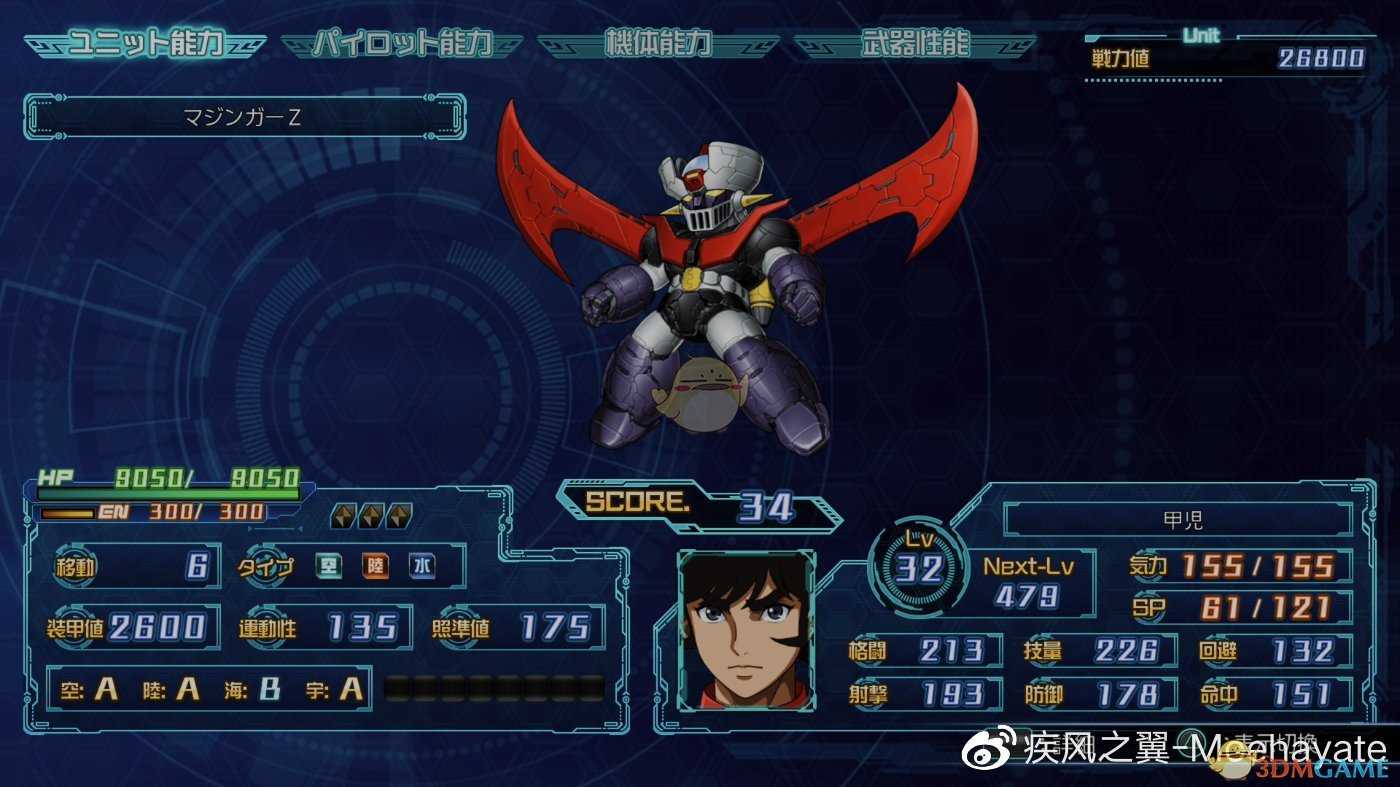The image size is (1400, 787).
Task: Click the 水 type icon
Action: coord(422,567)
